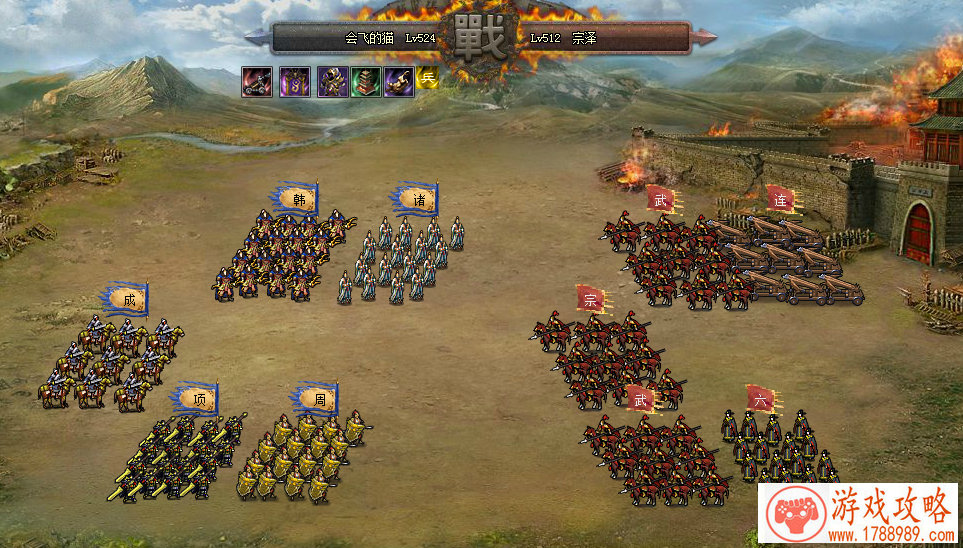963x548 pixels.
Task: Open the purple-gold armor icon
Action: (332, 82)
